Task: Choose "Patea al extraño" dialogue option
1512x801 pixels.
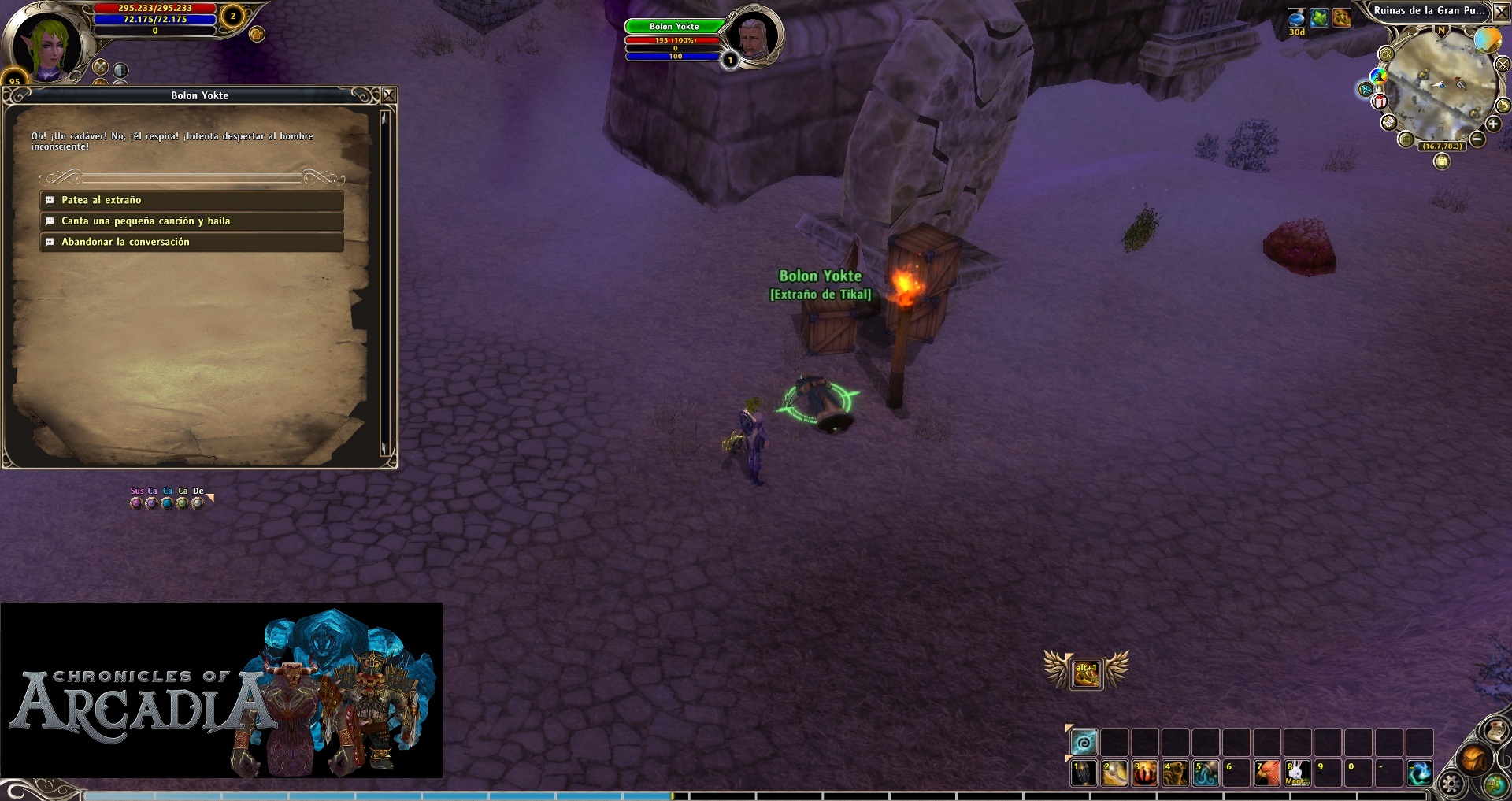Action: click(x=191, y=200)
